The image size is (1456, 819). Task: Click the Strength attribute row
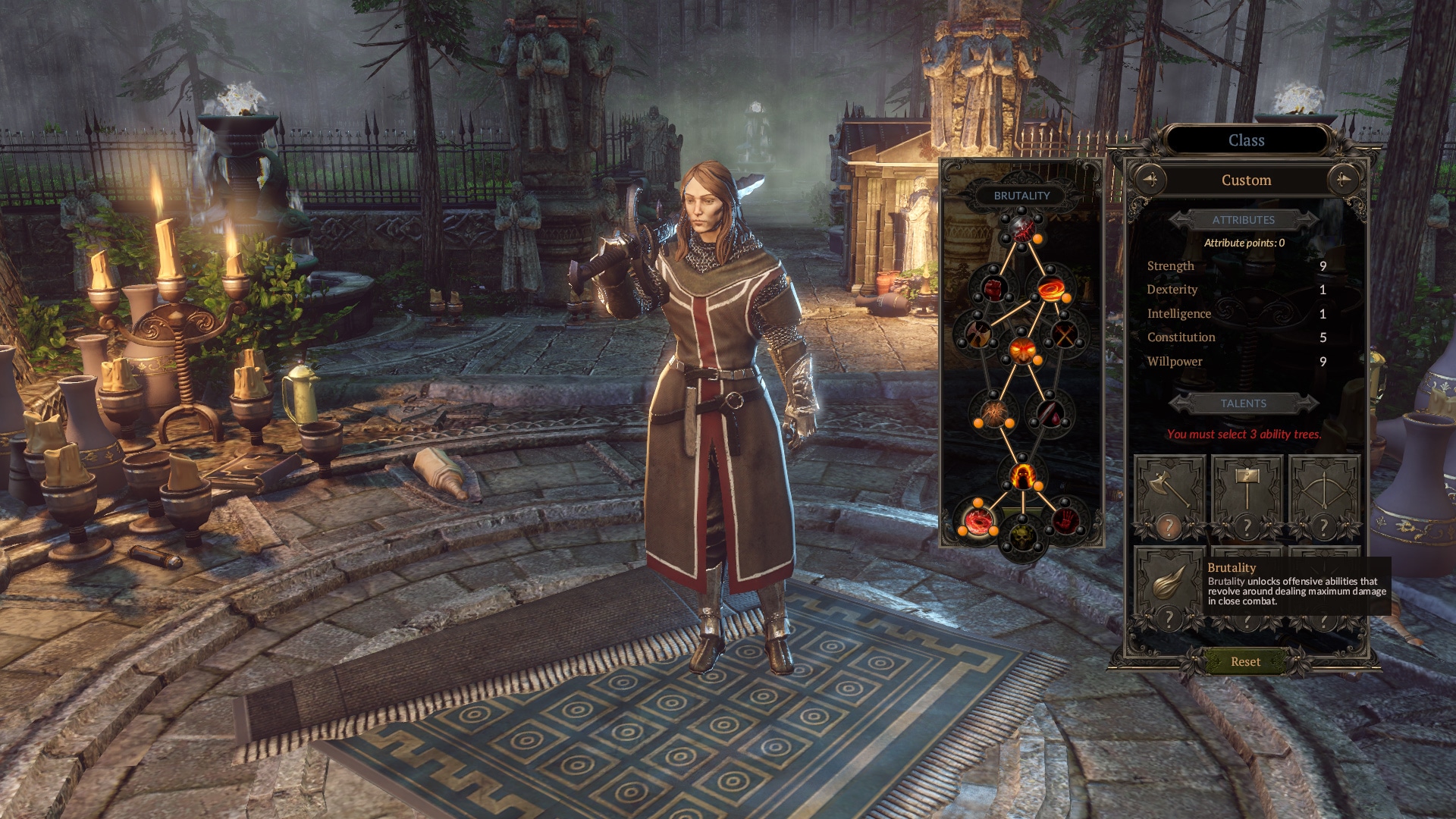point(1236,266)
